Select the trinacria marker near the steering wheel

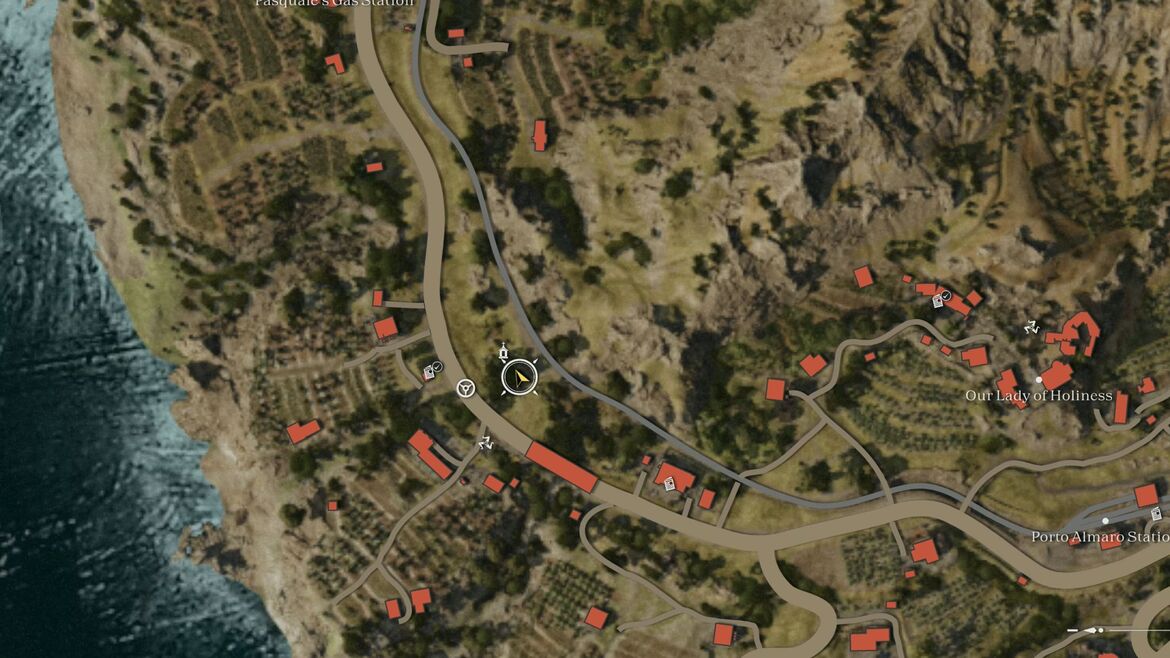point(486,442)
